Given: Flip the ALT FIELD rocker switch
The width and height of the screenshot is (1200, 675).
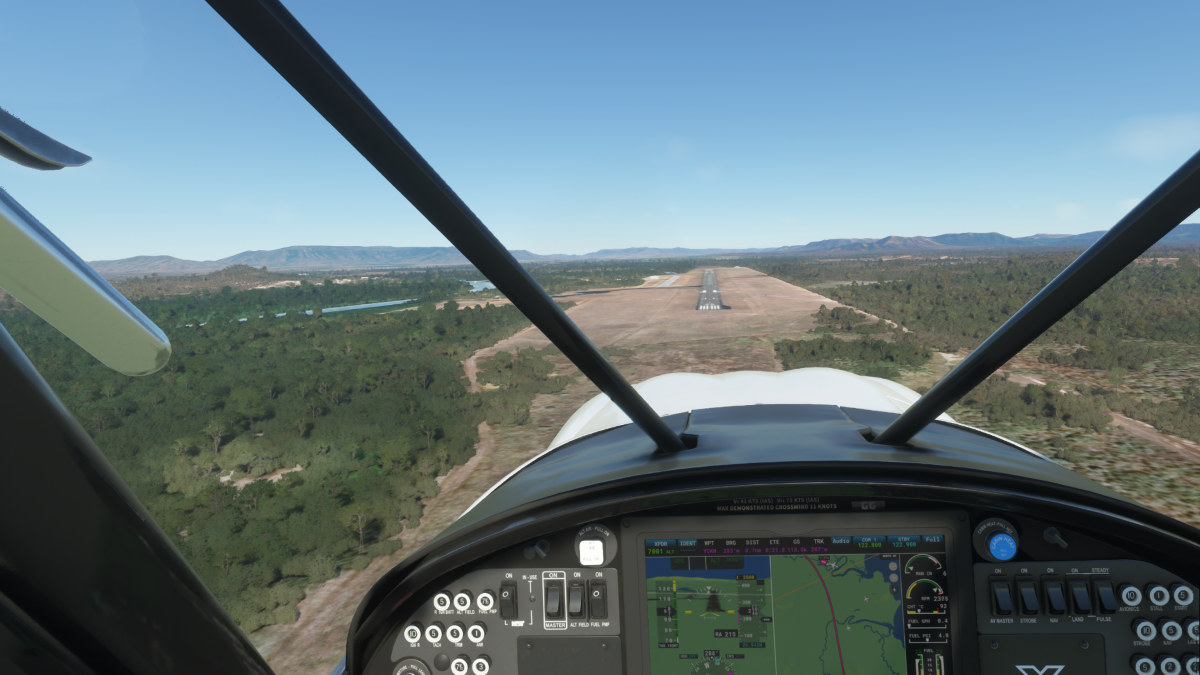Looking at the screenshot, I should 576,599.
